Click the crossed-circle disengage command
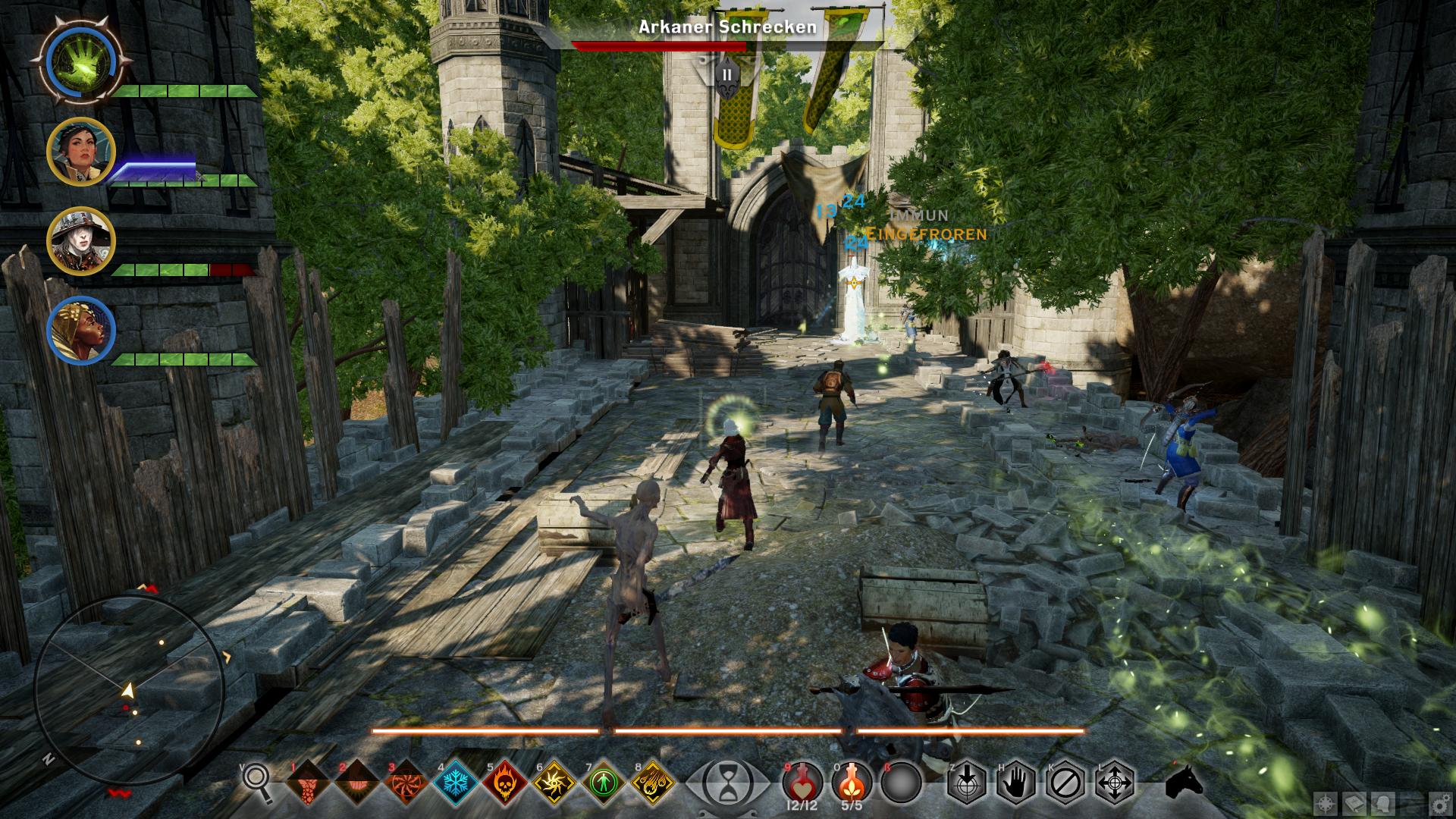 (x=1066, y=783)
